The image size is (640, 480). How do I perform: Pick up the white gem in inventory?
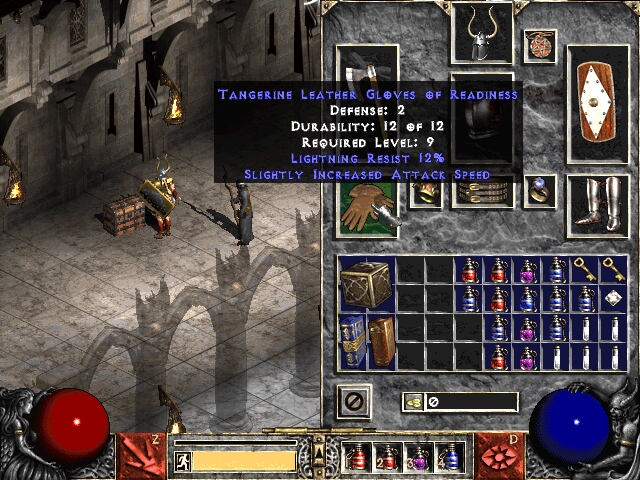pyautogui.click(x=614, y=298)
